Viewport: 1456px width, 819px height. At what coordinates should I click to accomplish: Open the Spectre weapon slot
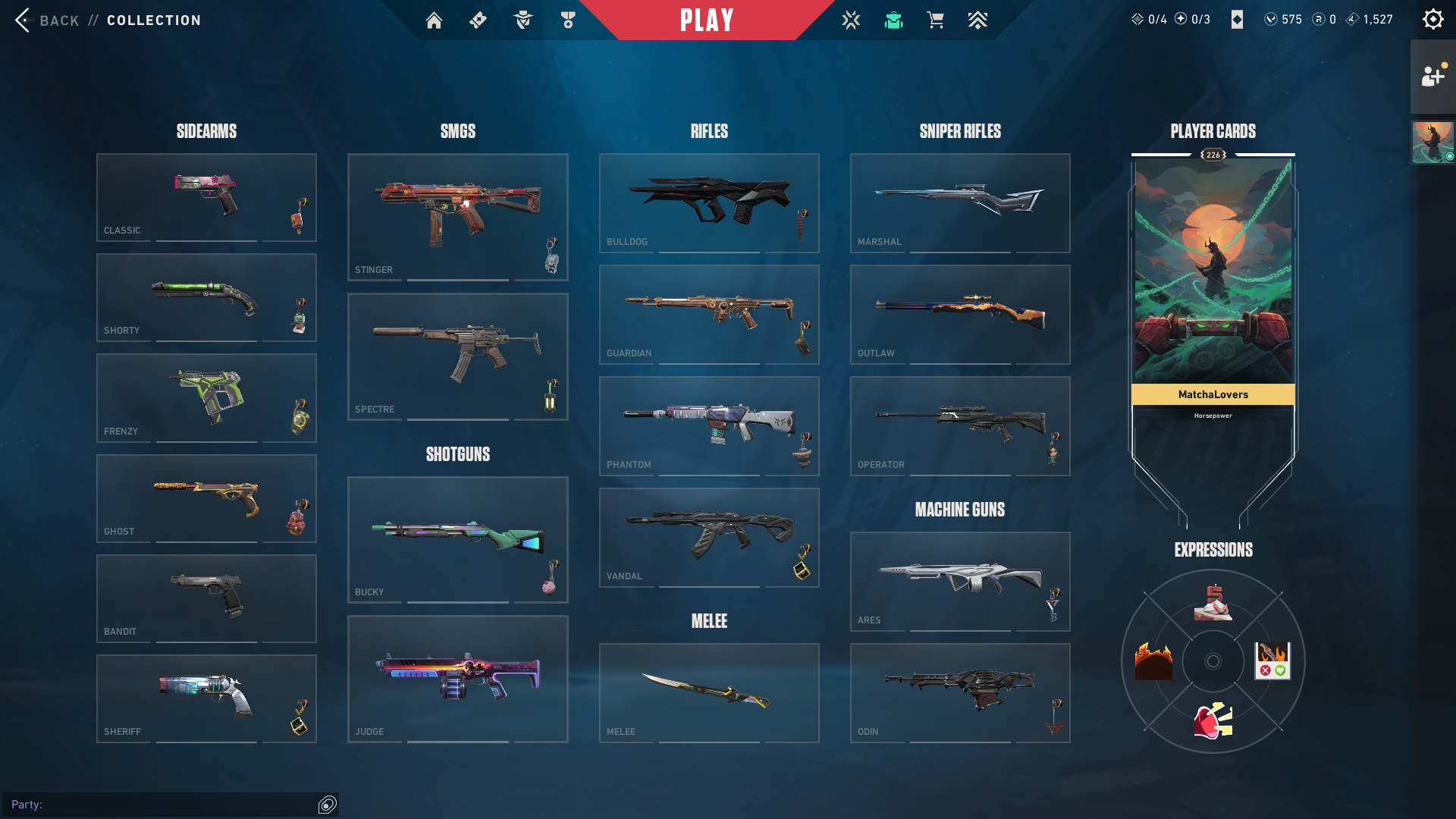coord(457,356)
